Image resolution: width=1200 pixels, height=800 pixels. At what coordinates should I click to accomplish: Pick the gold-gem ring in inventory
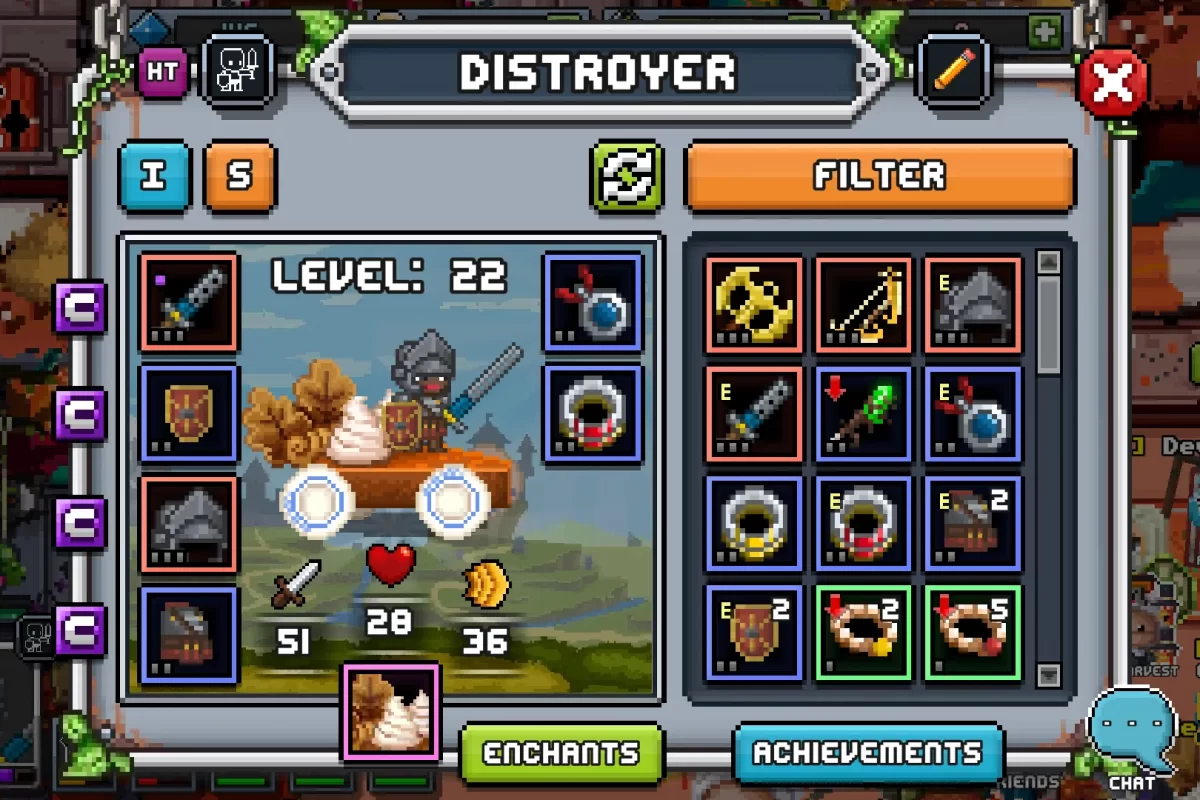click(754, 524)
